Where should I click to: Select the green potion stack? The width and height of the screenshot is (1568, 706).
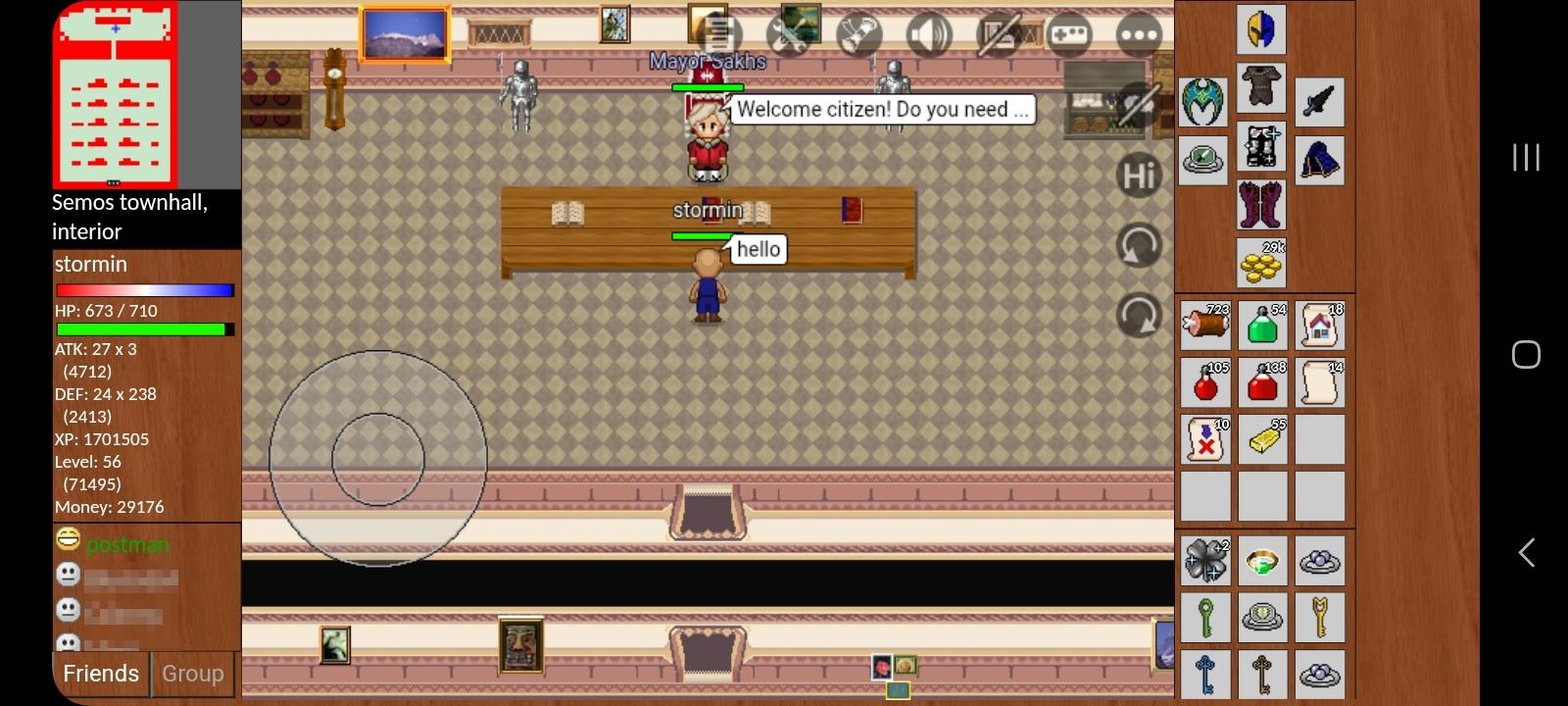tap(1262, 325)
